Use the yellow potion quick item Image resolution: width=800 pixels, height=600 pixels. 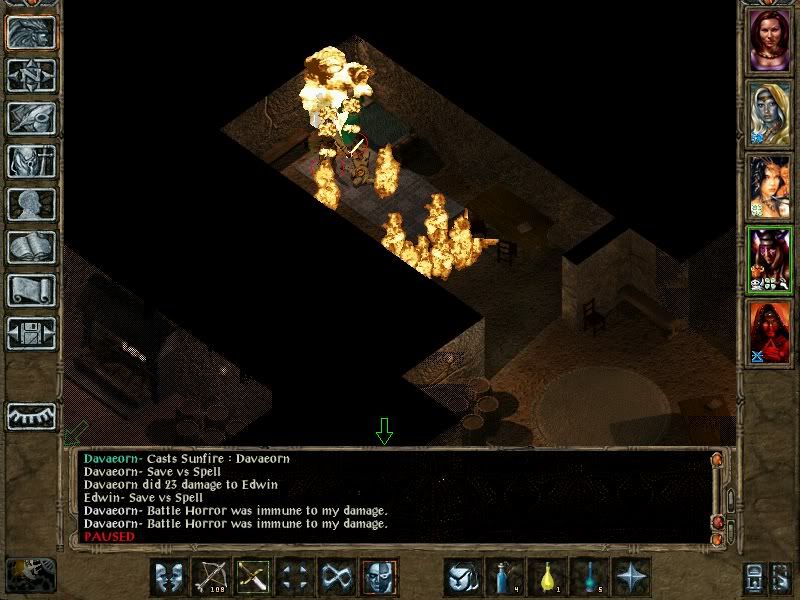click(x=547, y=577)
